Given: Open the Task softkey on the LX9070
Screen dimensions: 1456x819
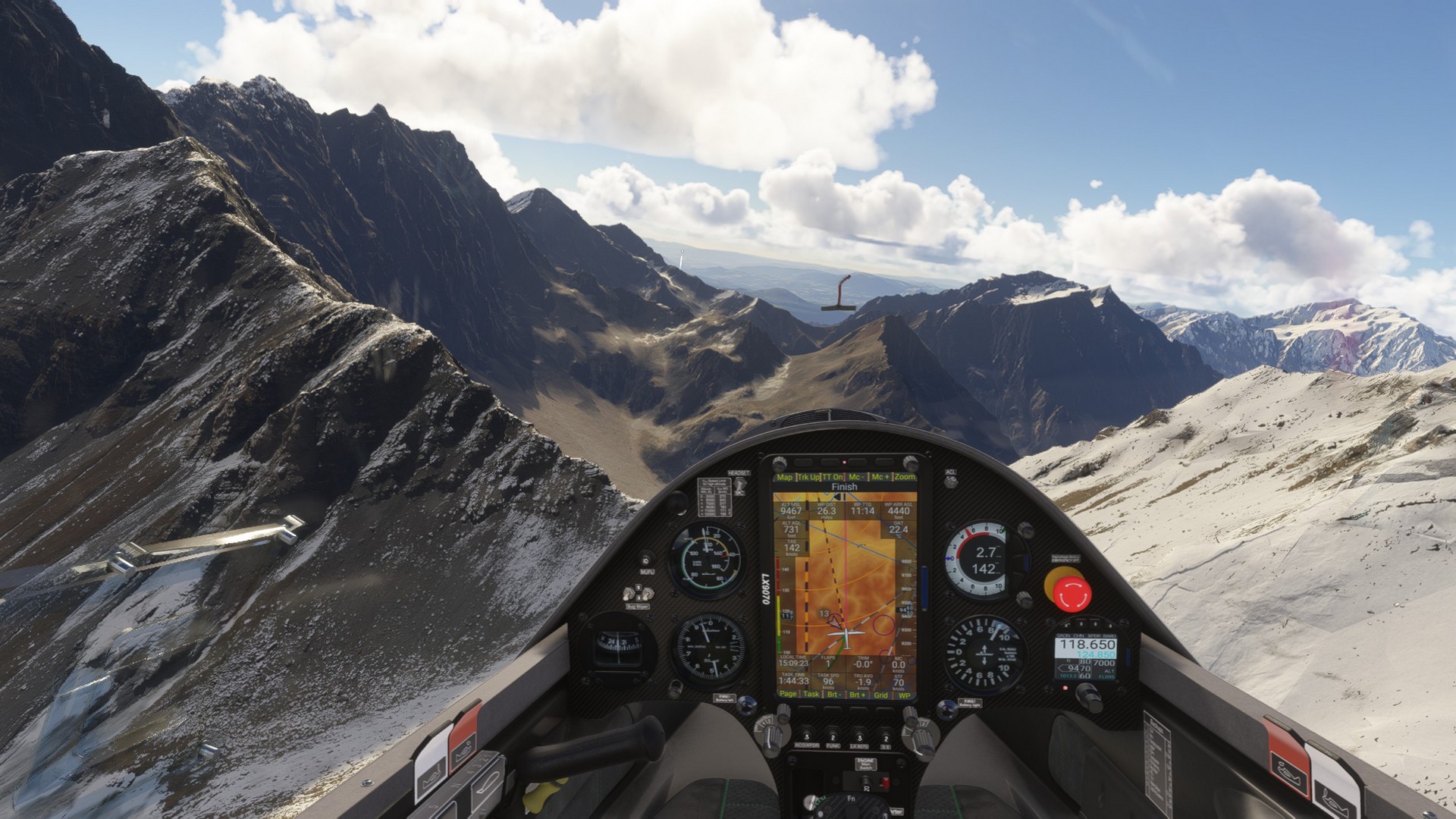Looking at the screenshot, I should [811, 694].
